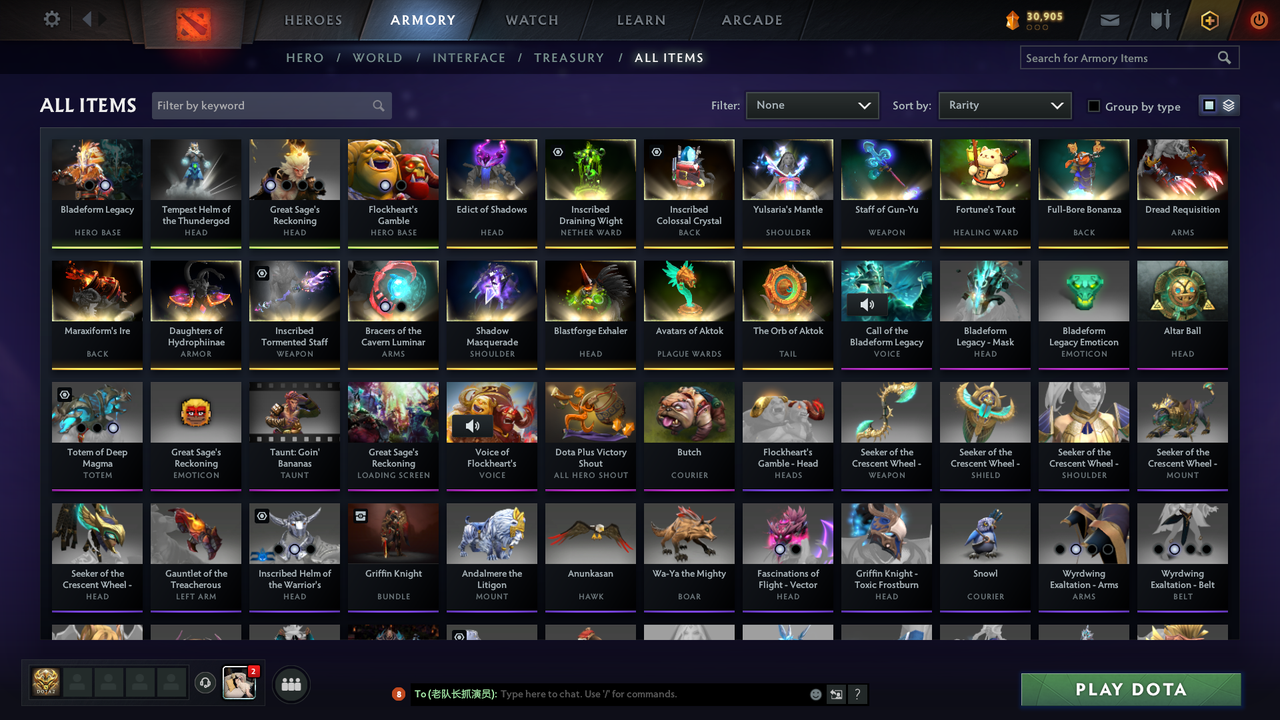The image size is (1280, 720).
Task: Open the Sort by Rarity dropdown
Action: [1004, 105]
